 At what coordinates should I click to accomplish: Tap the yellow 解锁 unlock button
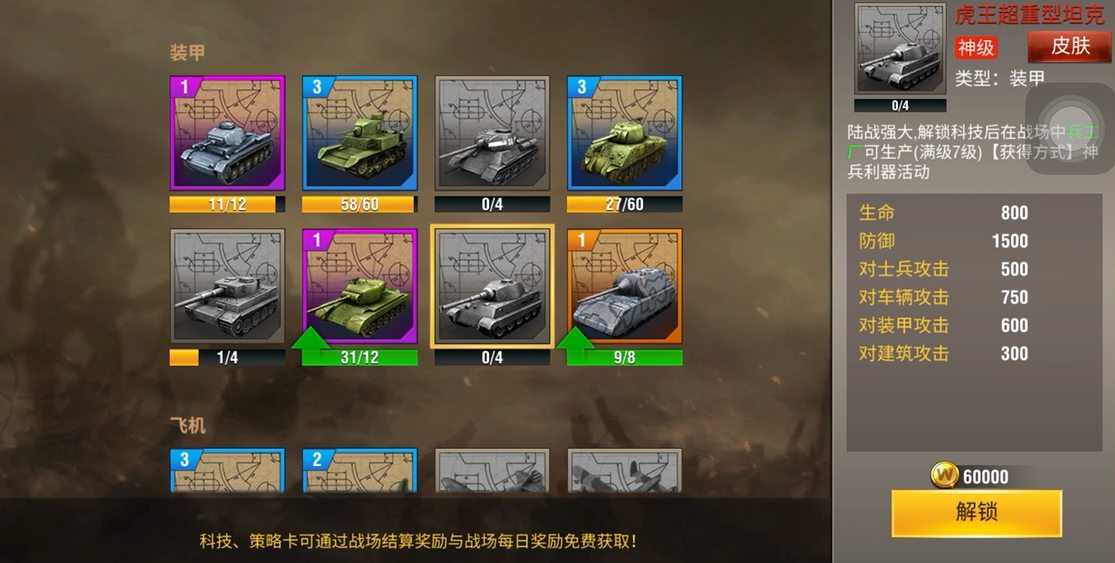point(976,512)
